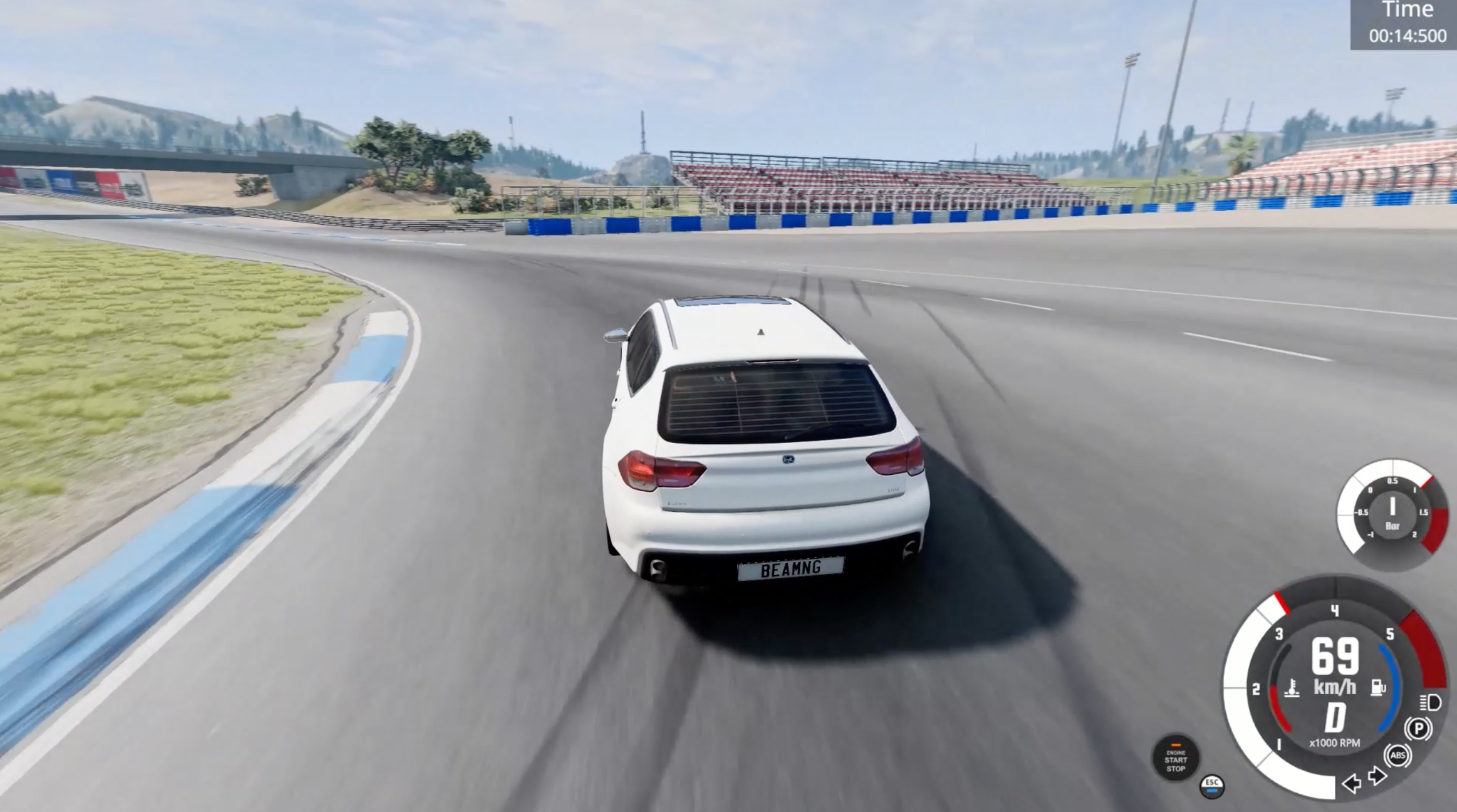The width and height of the screenshot is (1457, 812).
Task: Click the right turn signal arrow
Action: pyautogui.click(x=1378, y=776)
